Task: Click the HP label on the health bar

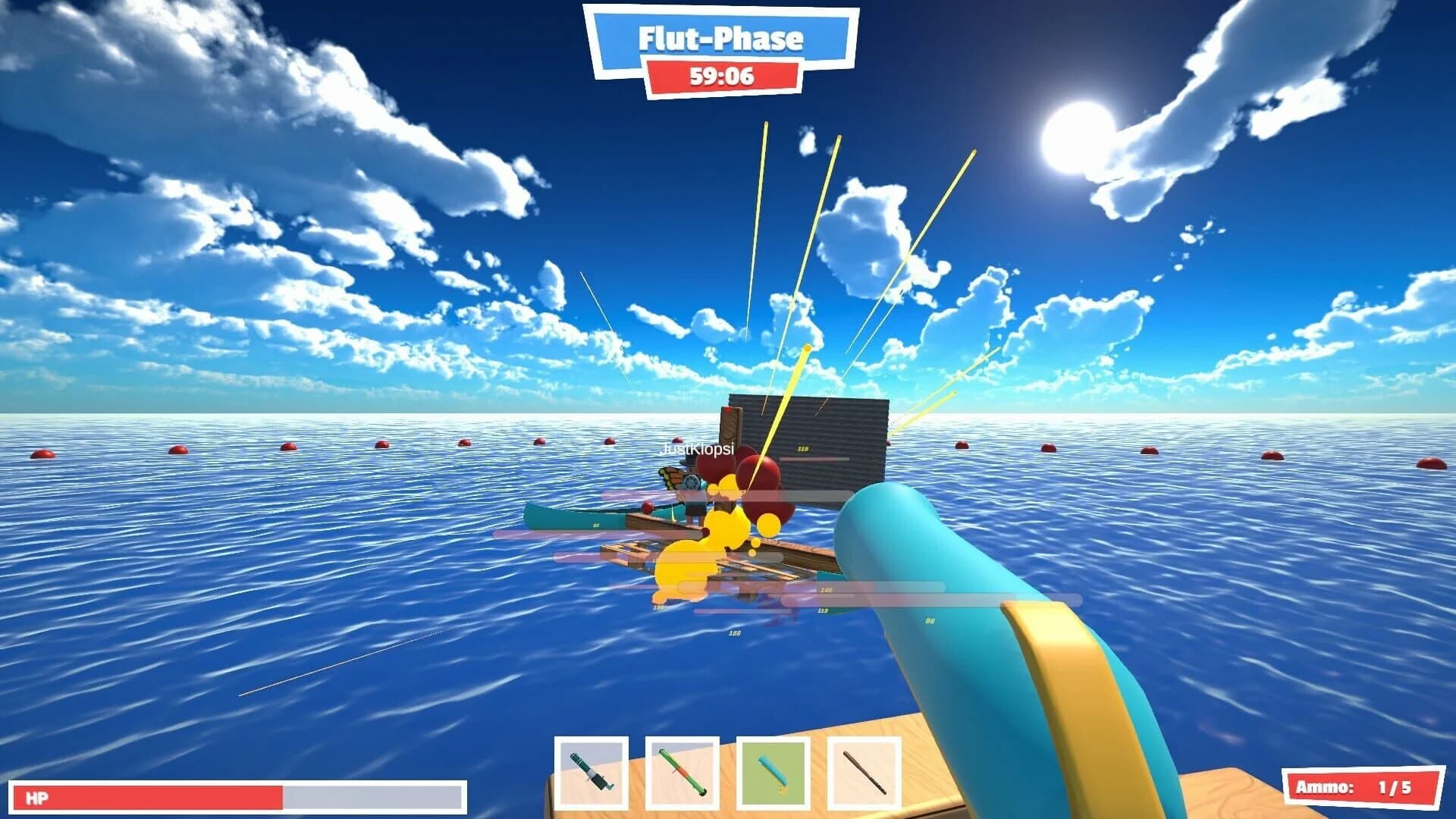Action: pyautogui.click(x=38, y=796)
